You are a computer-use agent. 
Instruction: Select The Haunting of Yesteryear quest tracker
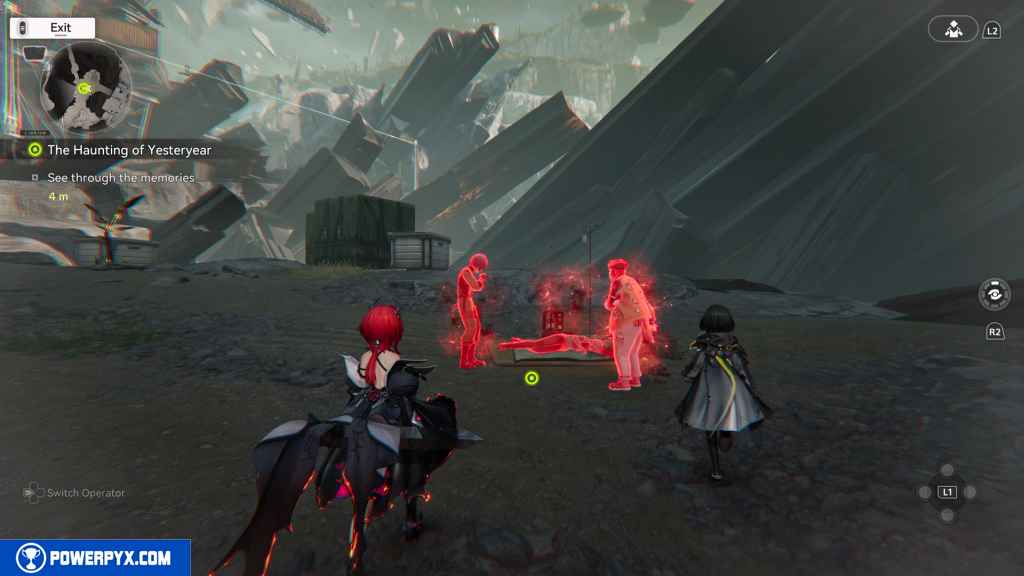point(120,150)
